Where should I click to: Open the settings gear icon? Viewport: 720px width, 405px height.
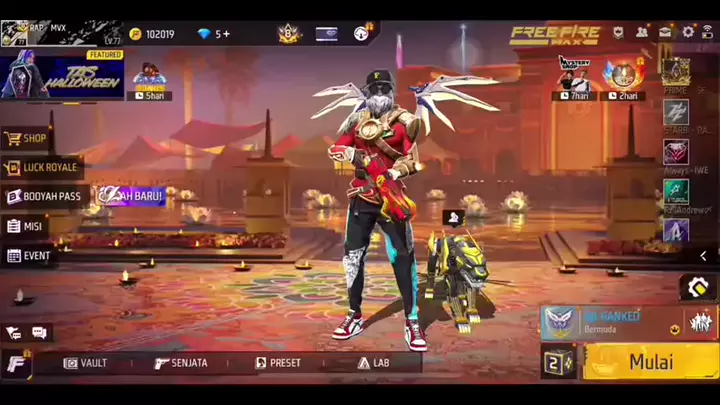(x=688, y=32)
